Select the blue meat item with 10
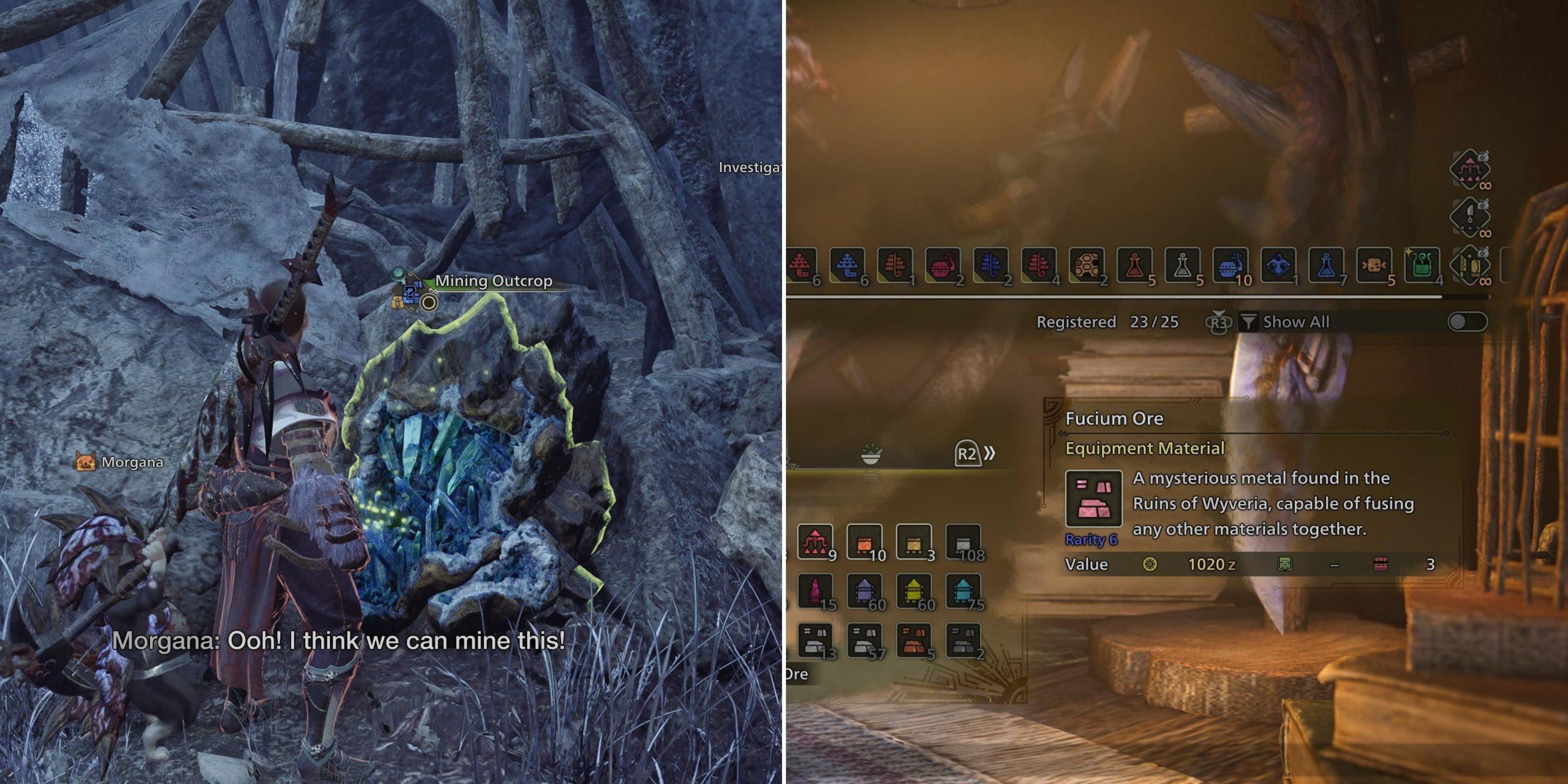The width and height of the screenshot is (1568, 784). 1230,265
